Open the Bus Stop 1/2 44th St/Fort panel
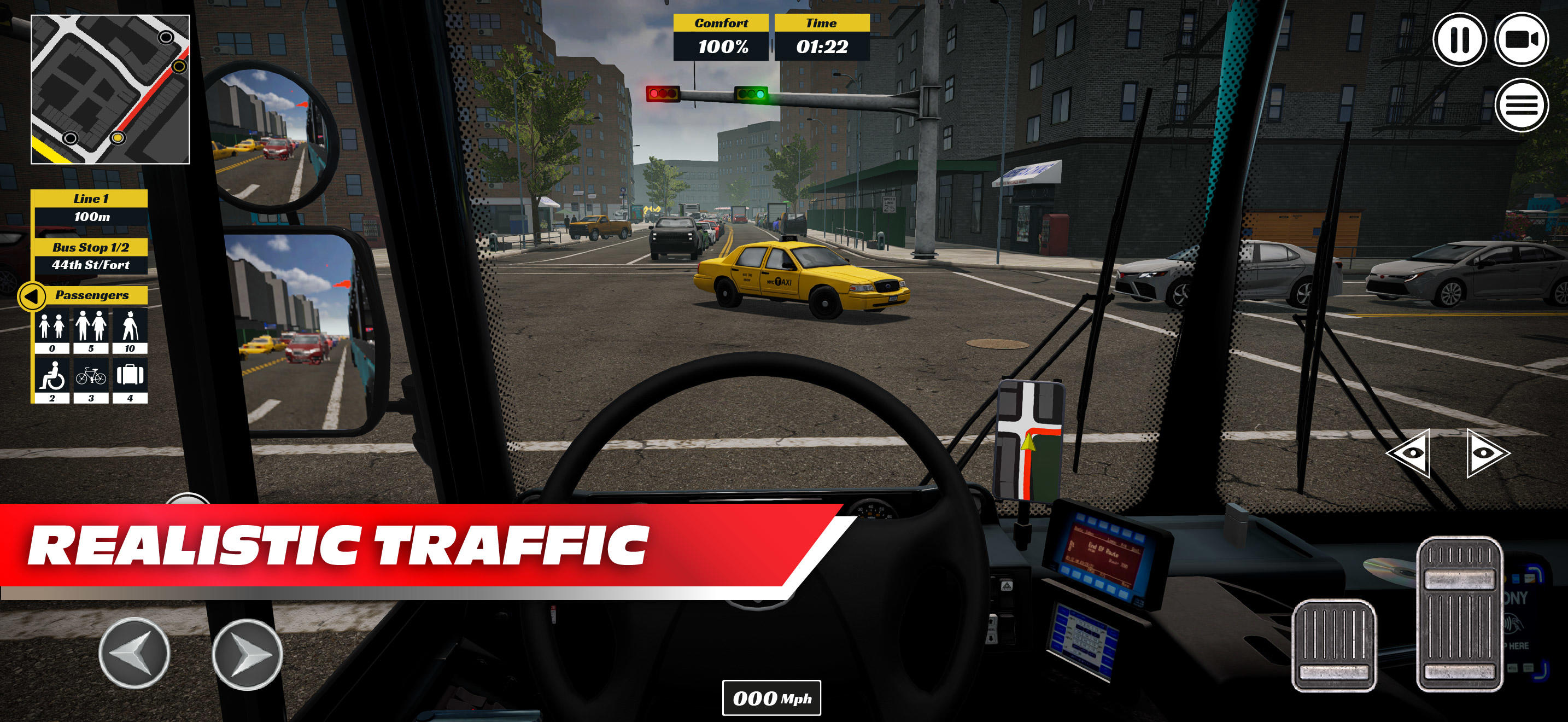 [x=91, y=257]
